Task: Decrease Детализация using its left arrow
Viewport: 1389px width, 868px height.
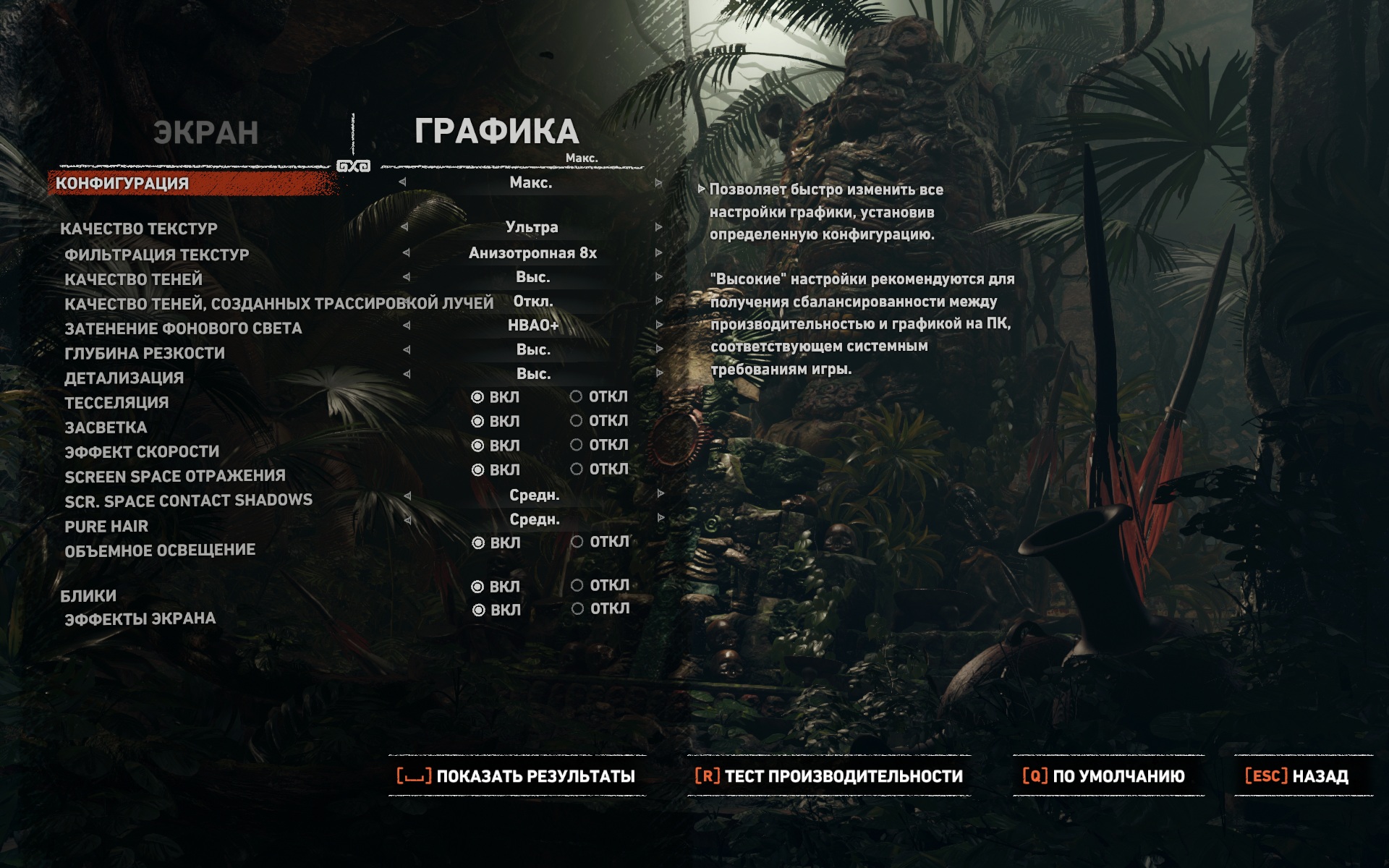Action: pos(407,374)
